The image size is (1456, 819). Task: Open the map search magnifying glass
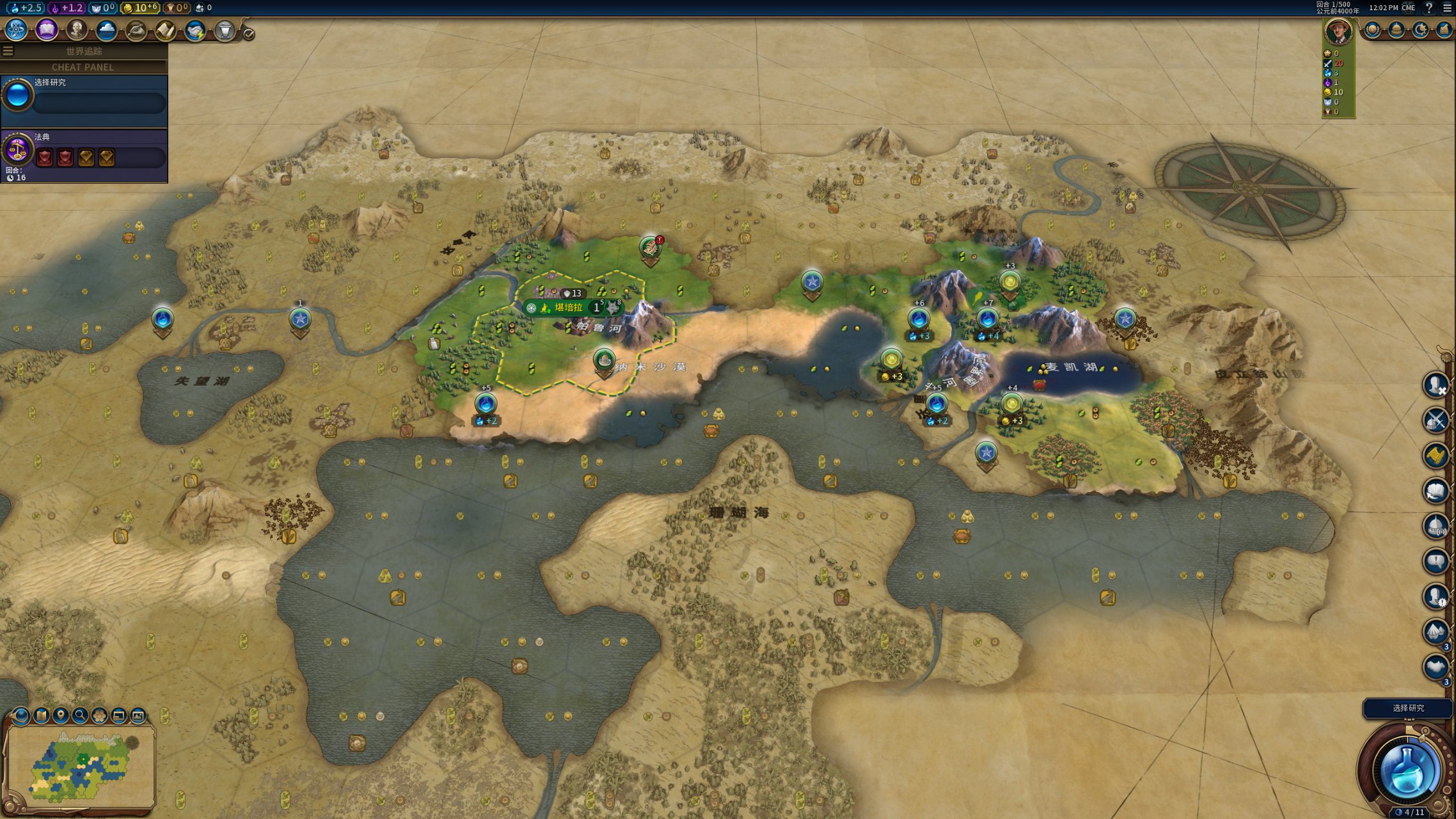(x=80, y=715)
